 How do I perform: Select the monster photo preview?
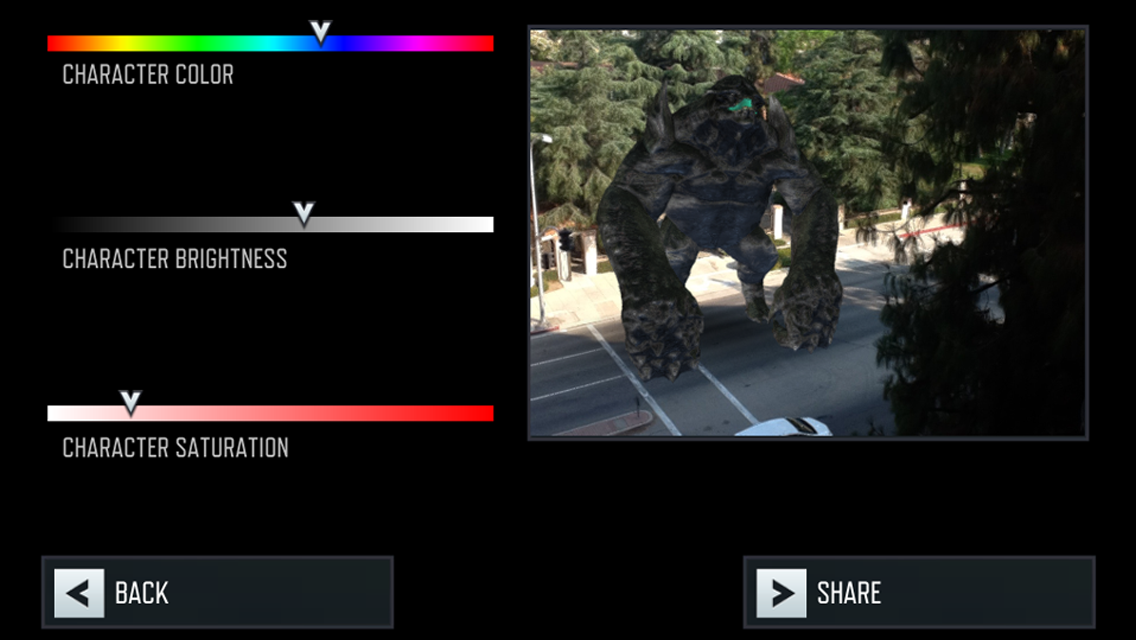click(807, 233)
